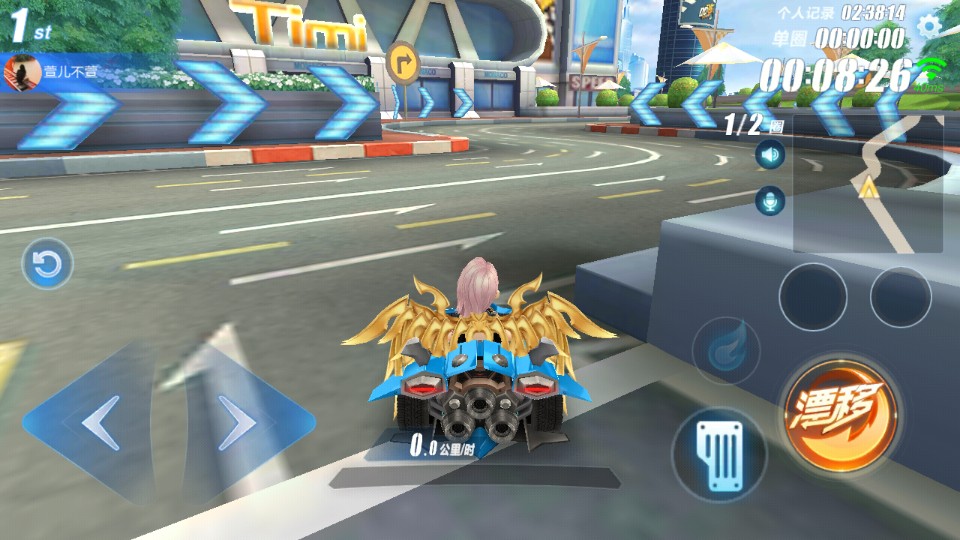Click the track minimap
The height and width of the screenshot is (540, 960).
868,183
